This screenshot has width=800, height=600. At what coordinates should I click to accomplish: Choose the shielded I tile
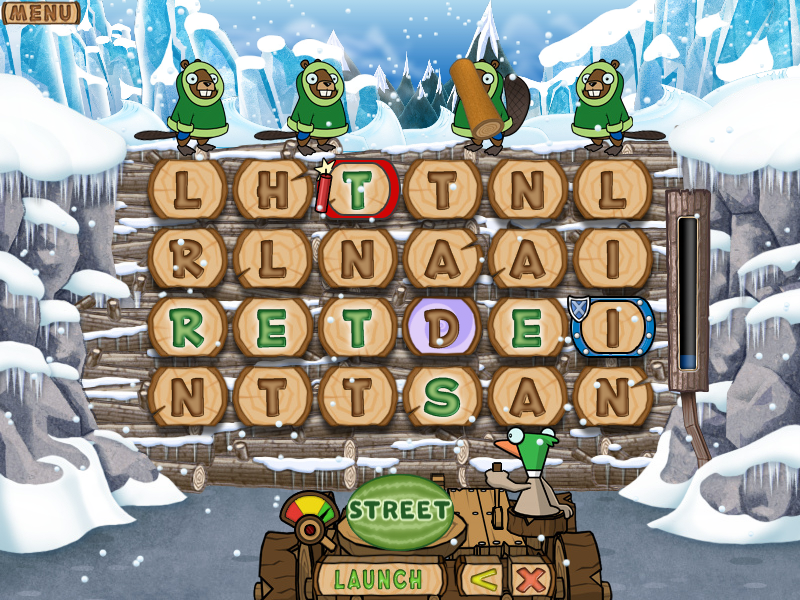click(x=613, y=327)
